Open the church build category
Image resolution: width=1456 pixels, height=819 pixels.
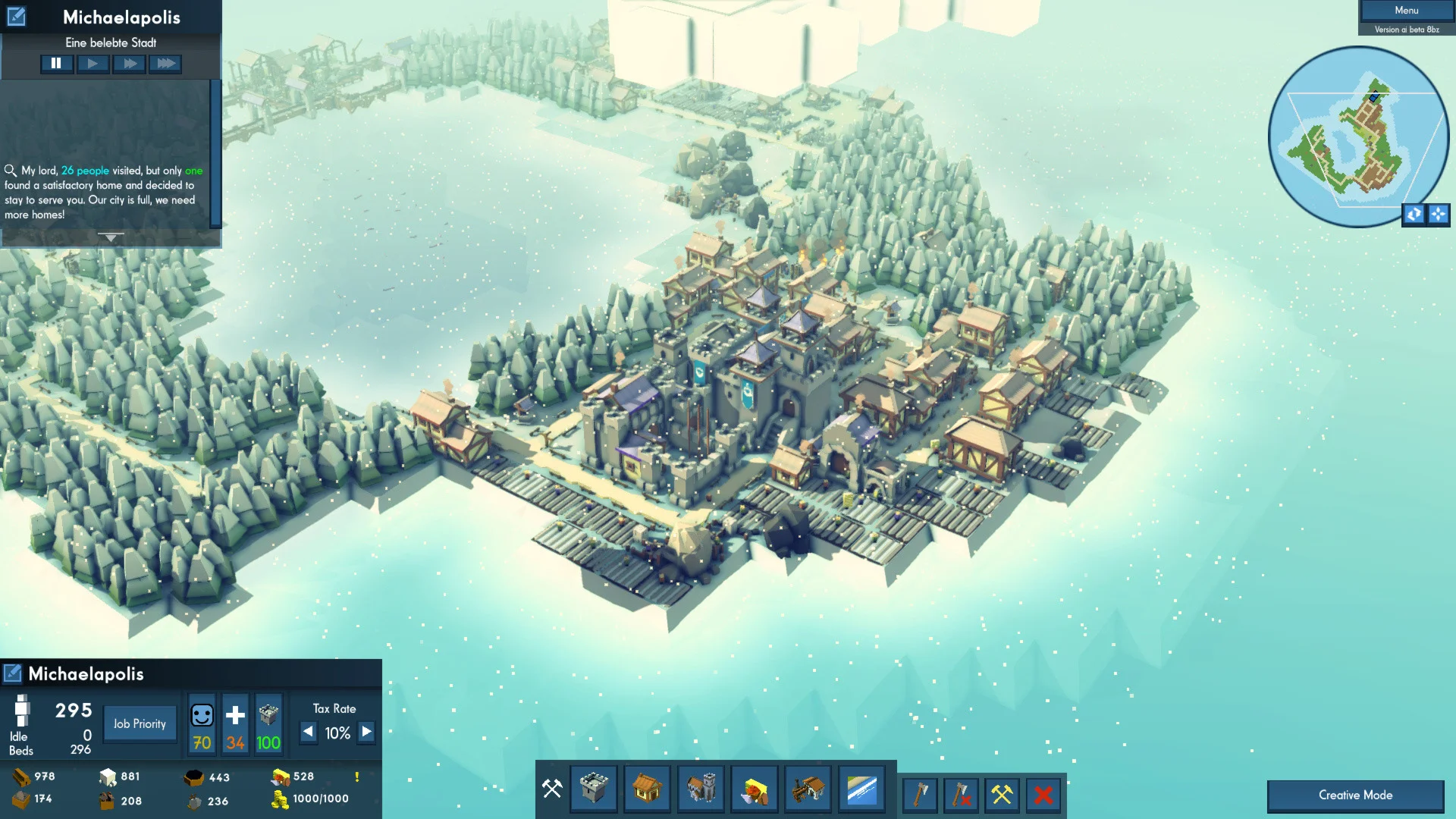click(701, 789)
